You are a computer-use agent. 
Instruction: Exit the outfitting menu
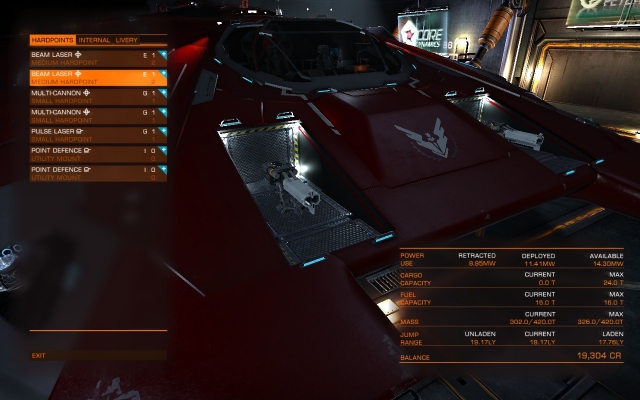(39, 355)
